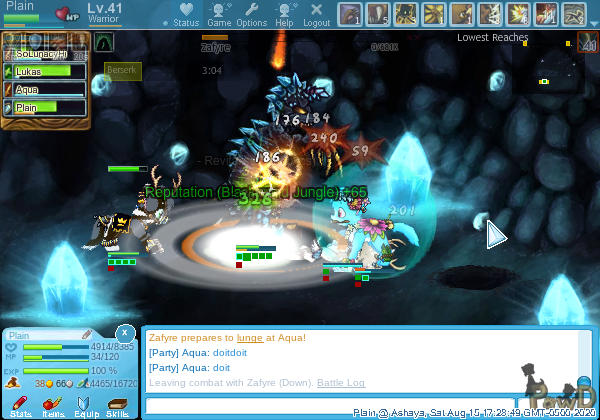The height and width of the screenshot is (420, 600).
Task: Open the Status menu
Action: pyautogui.click(x=186, y=14)
